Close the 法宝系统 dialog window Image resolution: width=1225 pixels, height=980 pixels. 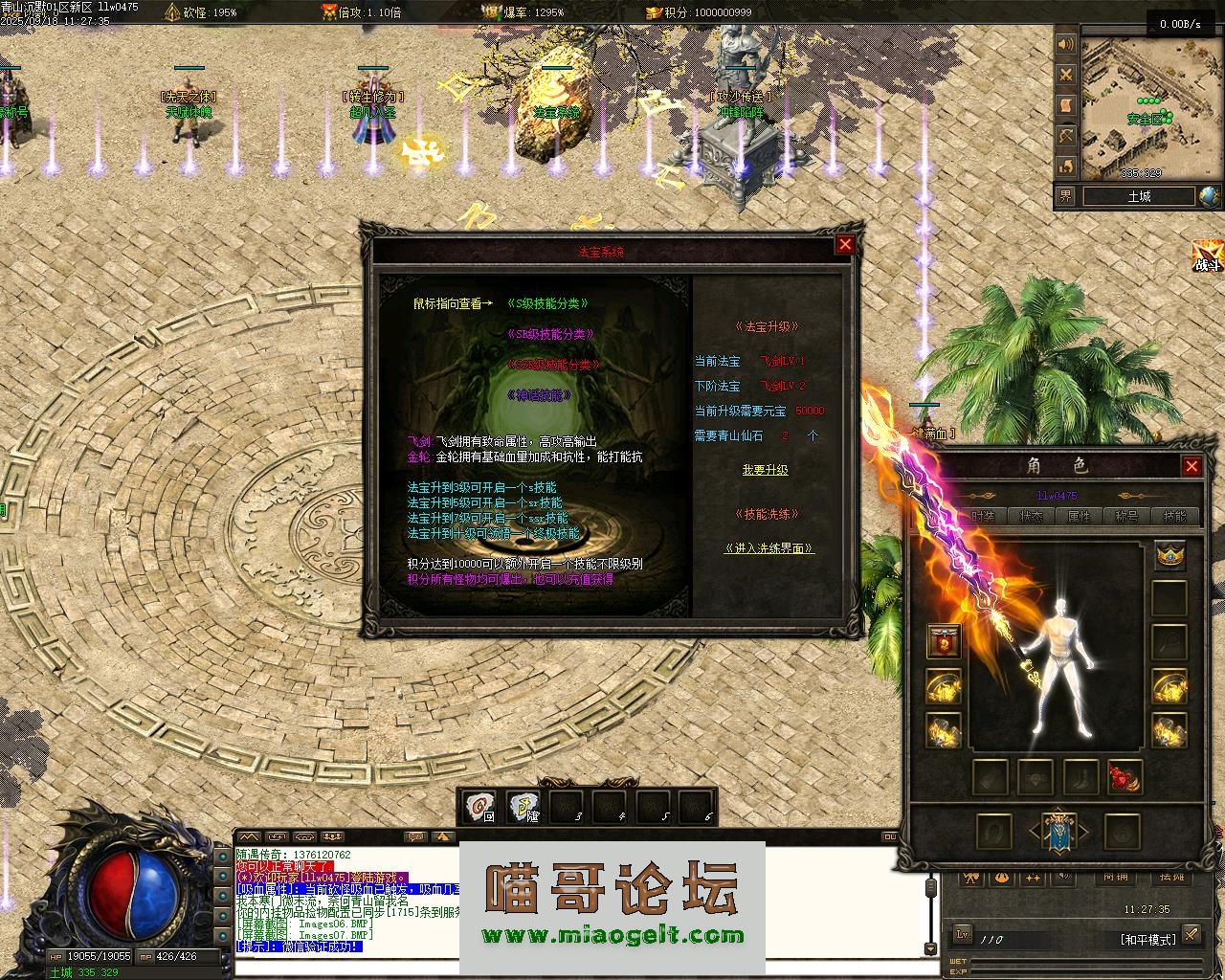[844, 244]
